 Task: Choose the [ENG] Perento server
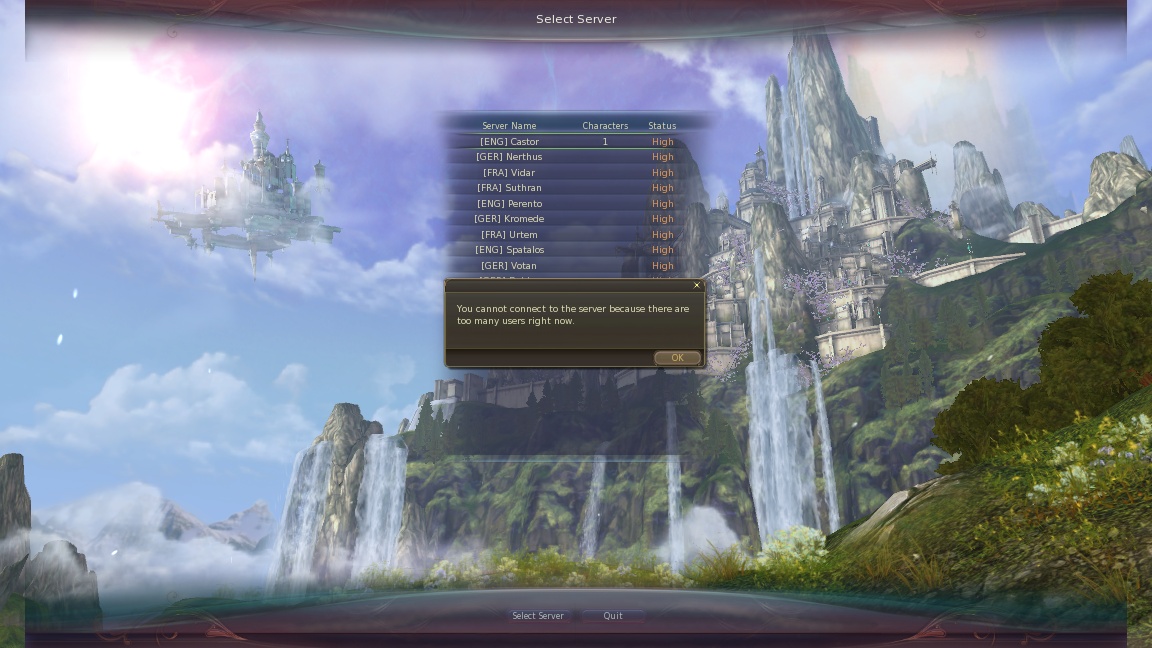click(509, 204)
